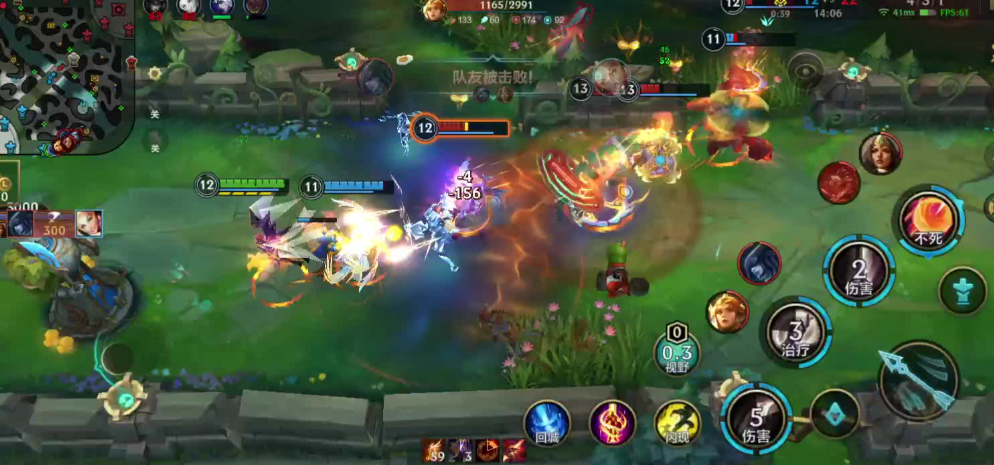Tap the blue diamond minion-target button

834,413
